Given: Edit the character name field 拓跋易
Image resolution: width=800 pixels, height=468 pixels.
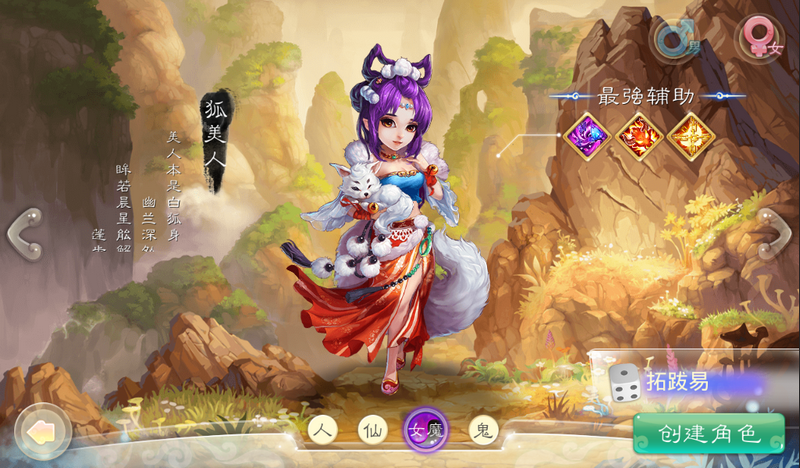Looking at the screenshot, I should [700, 381].
